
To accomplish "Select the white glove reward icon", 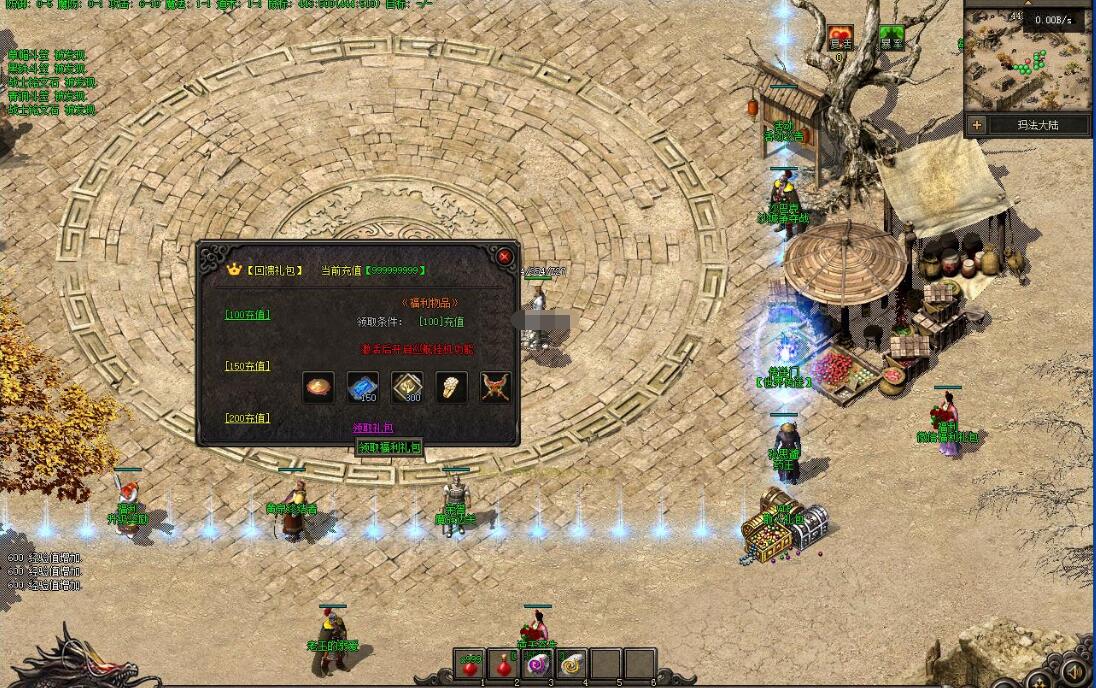I will [x=451, y=387].
